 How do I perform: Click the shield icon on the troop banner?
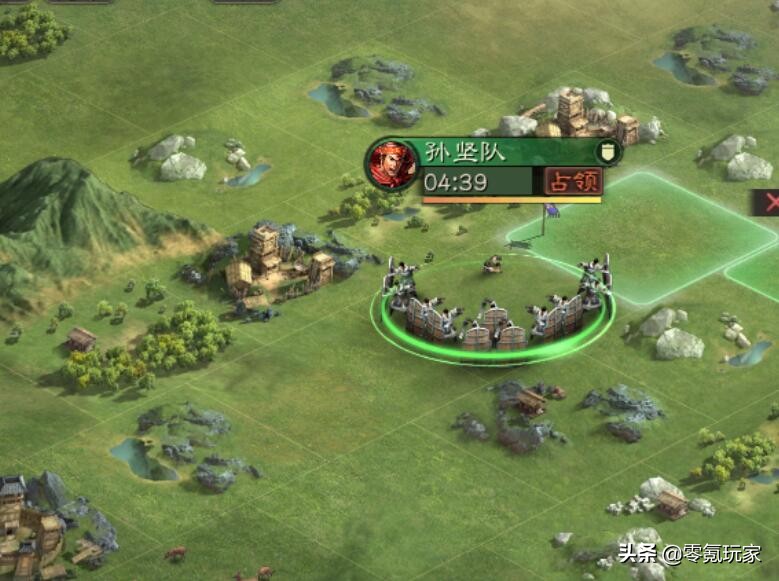pyautogui.click(x=606, y=153)
